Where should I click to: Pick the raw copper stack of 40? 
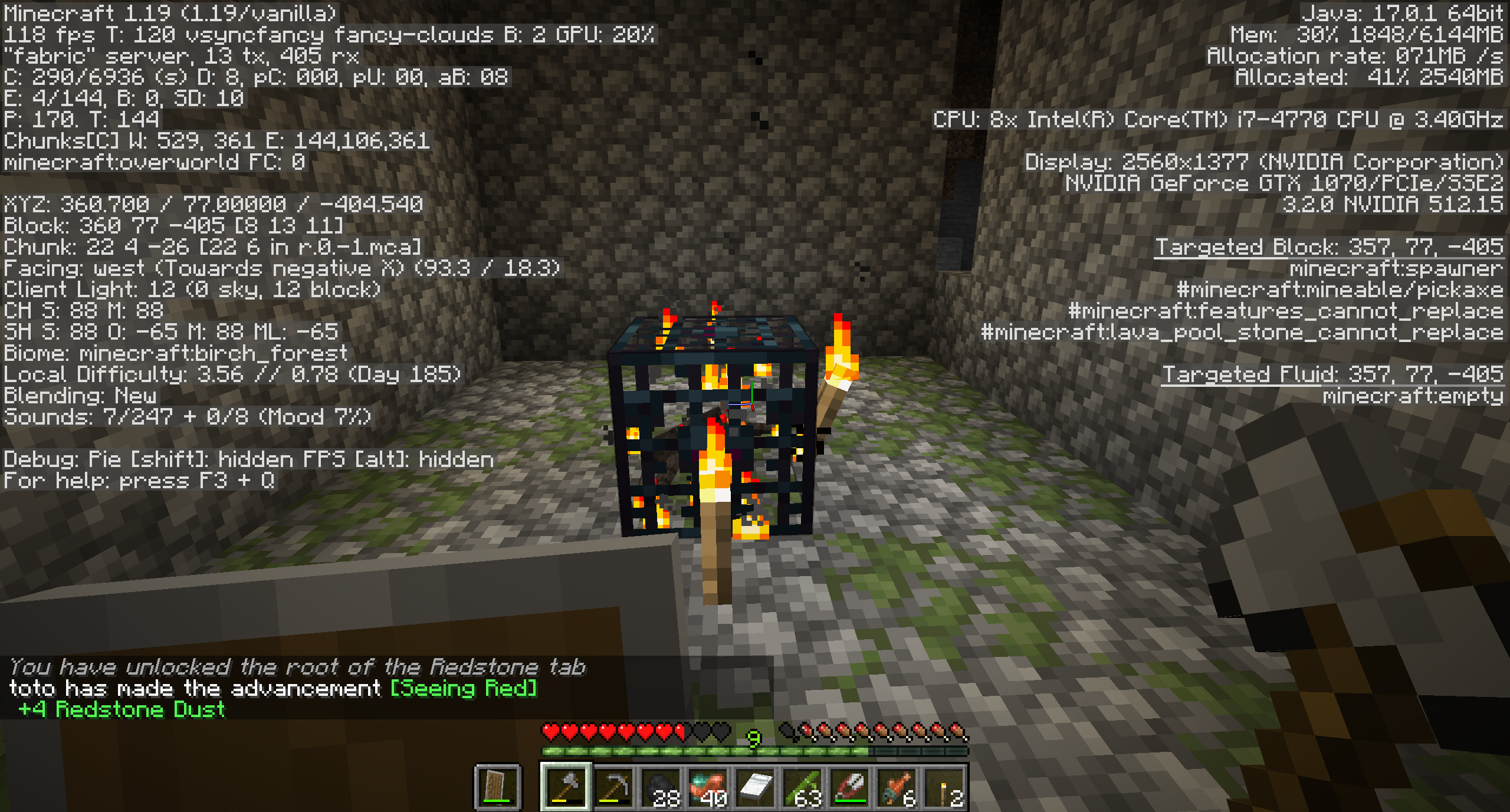[x=708, y=787]
